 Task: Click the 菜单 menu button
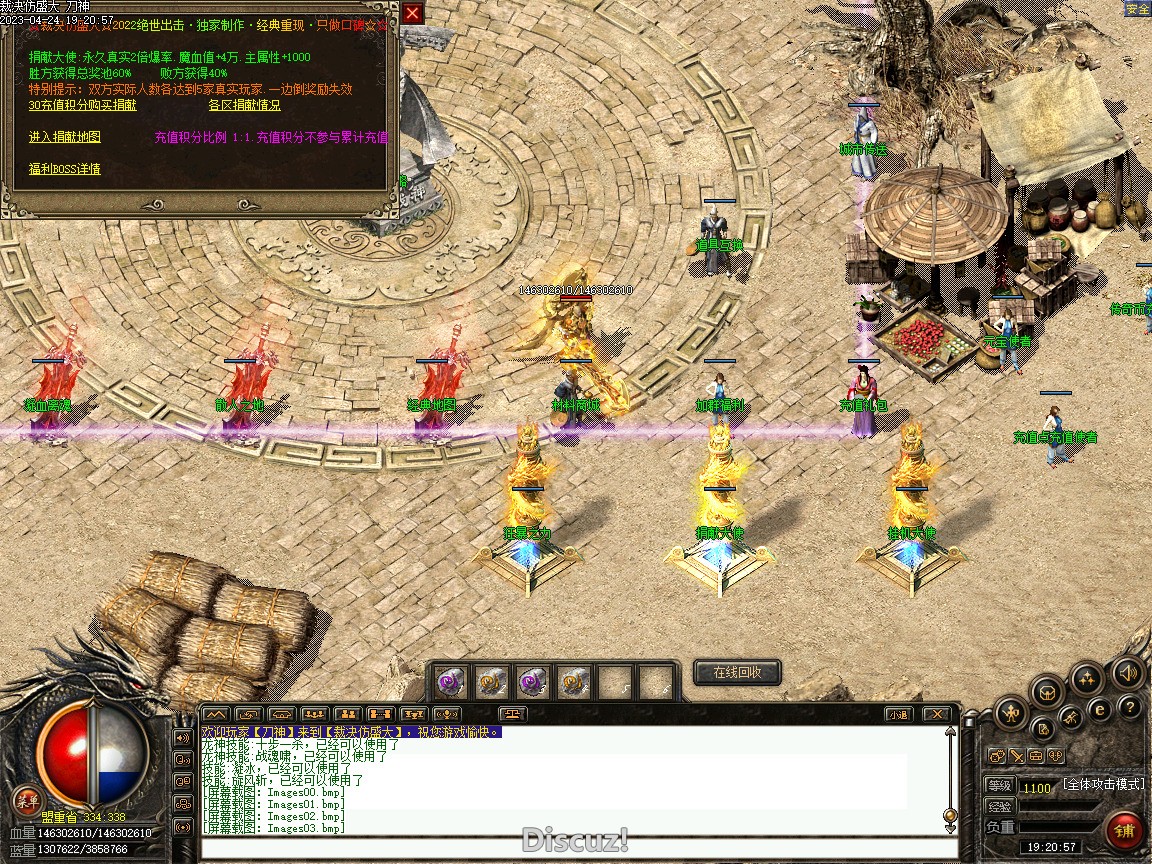click(x=27, y=800)
